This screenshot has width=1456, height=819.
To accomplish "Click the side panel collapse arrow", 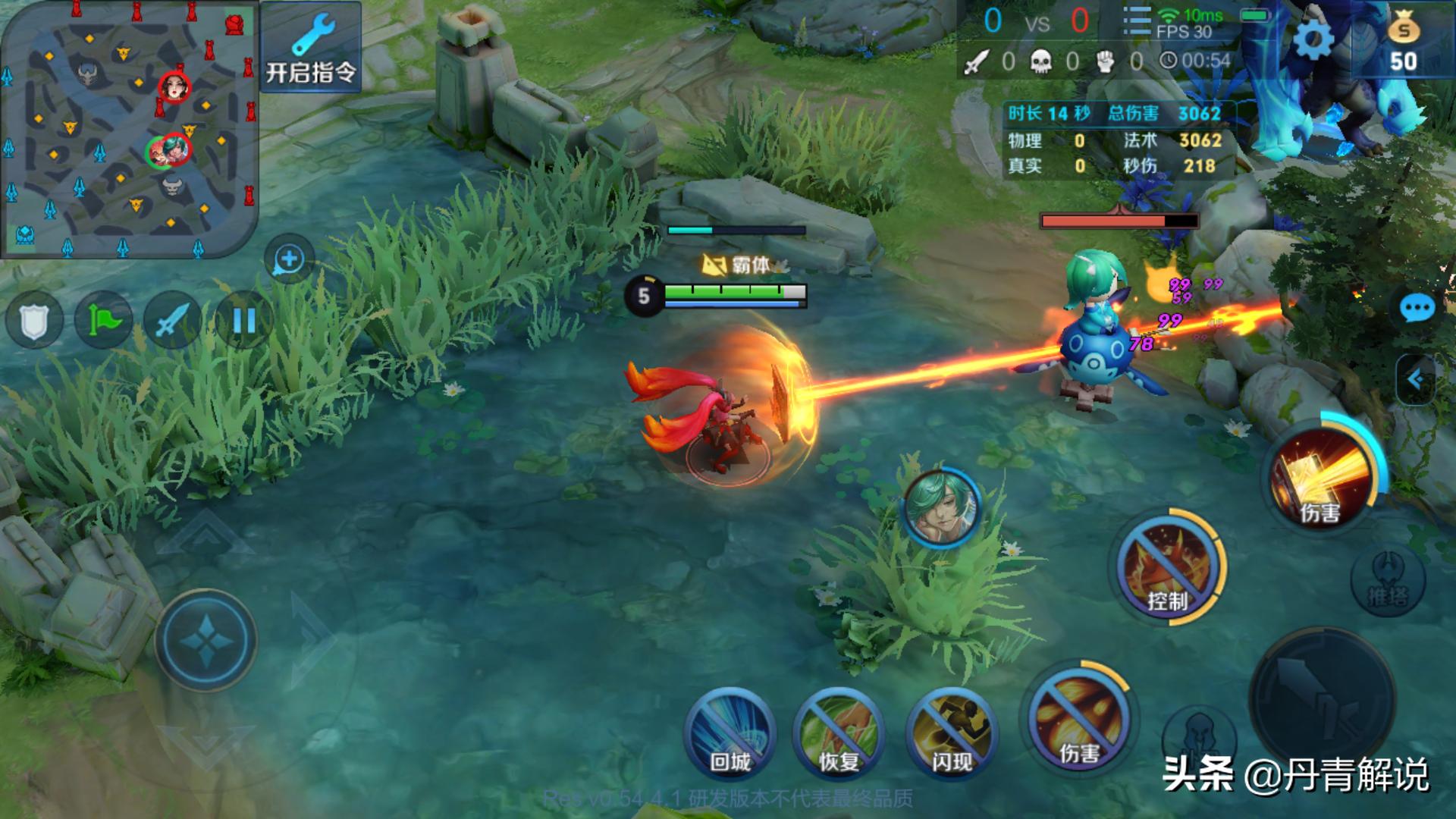I will [x=1417, y=379].
